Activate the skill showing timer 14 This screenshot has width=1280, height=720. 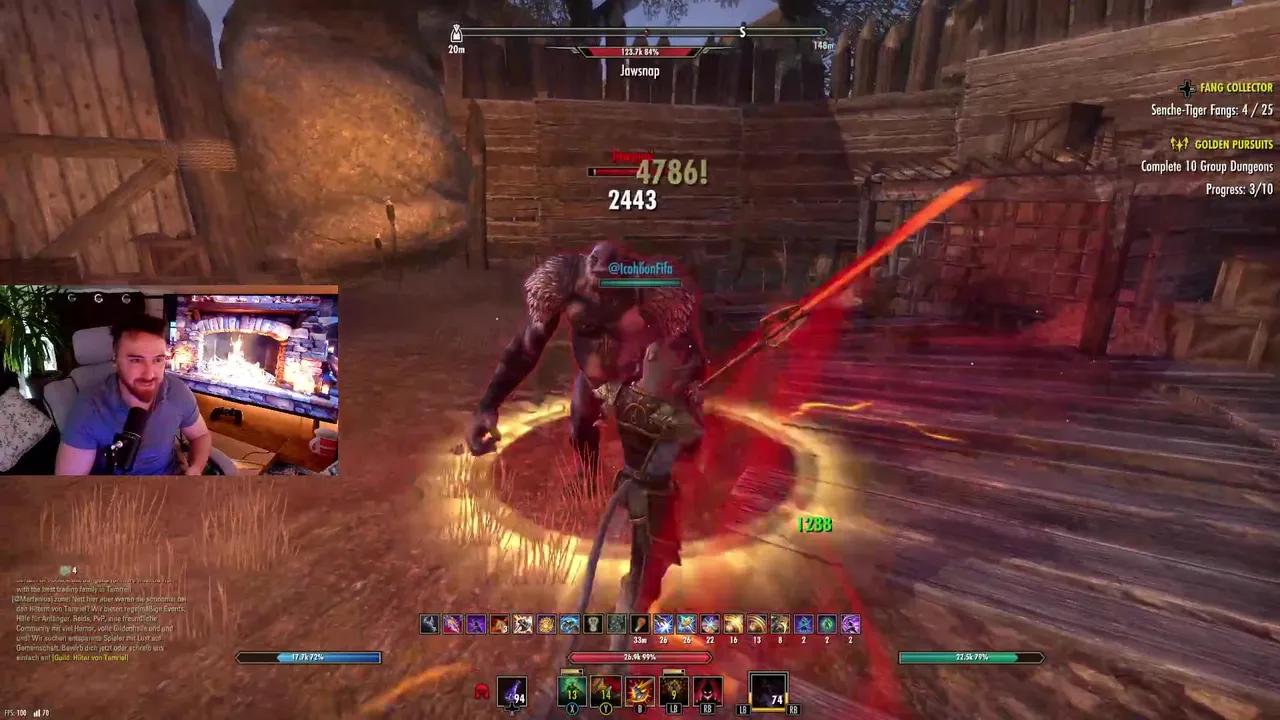[606, 691]
